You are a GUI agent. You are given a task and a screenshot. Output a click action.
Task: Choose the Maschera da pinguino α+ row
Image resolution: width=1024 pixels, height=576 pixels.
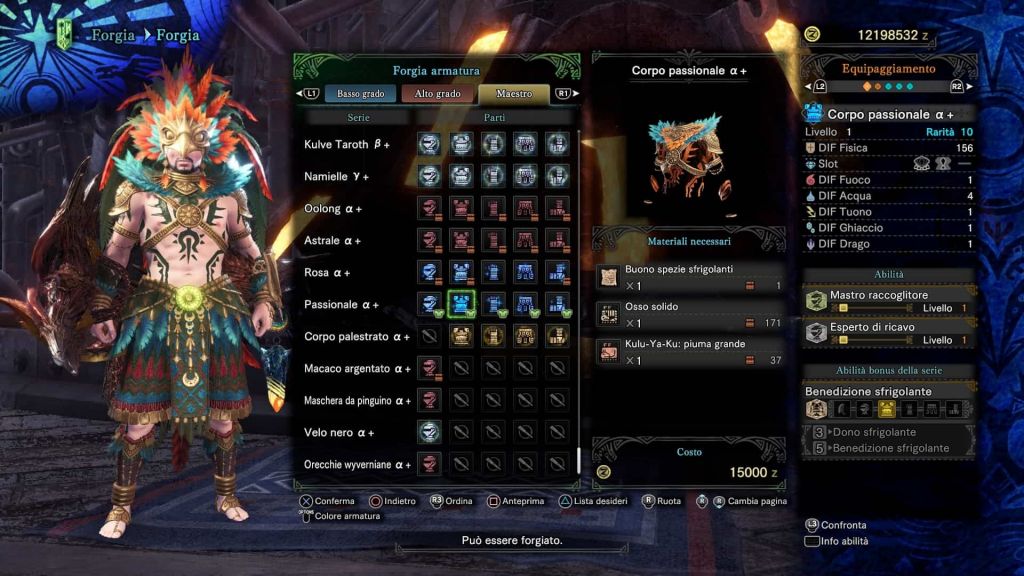pyautogui.click(x=357, y=401)
